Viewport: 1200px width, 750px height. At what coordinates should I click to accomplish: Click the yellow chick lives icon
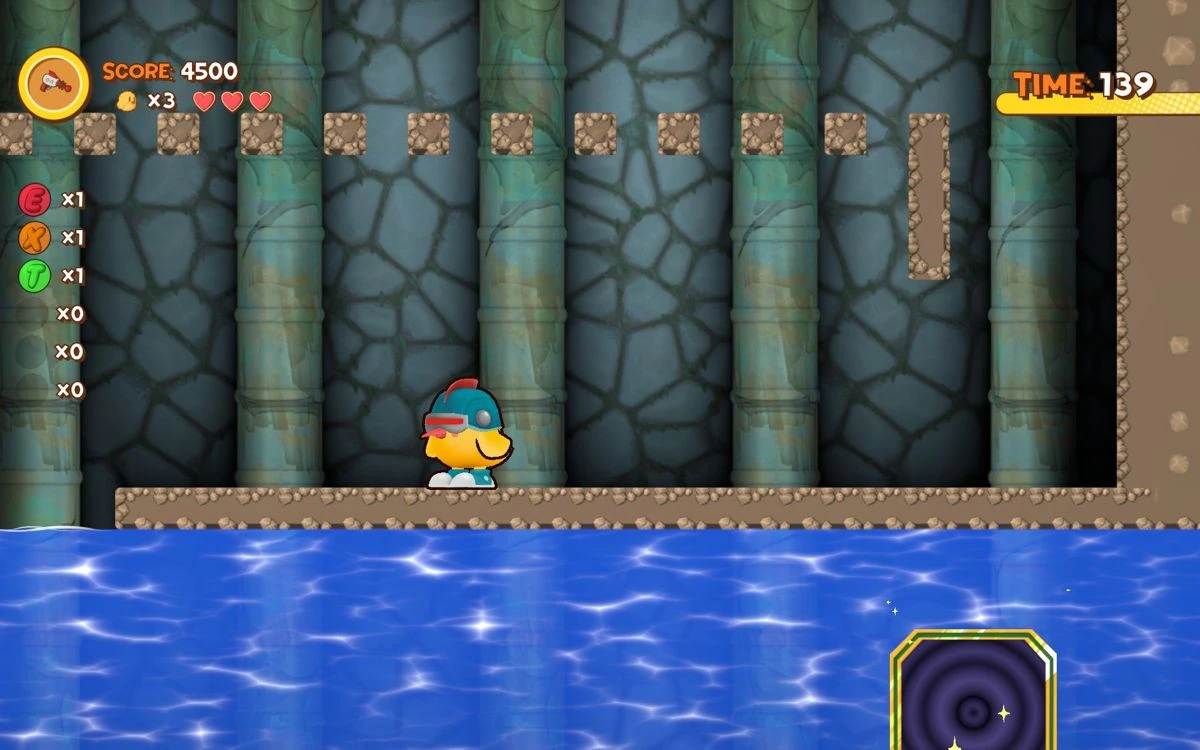coord(127,101)
